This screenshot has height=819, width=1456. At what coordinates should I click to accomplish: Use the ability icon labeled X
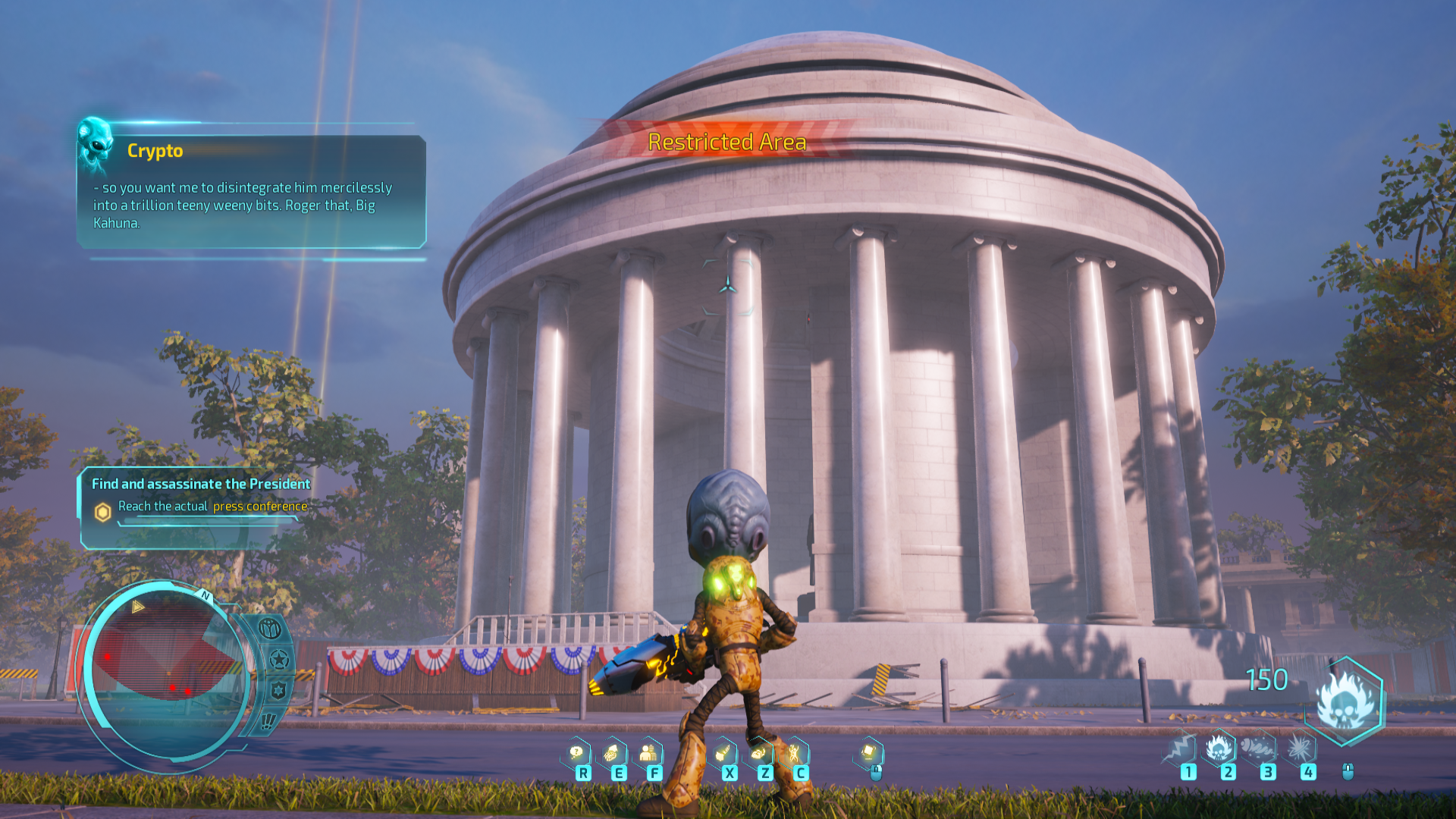(x=723, y=753)
